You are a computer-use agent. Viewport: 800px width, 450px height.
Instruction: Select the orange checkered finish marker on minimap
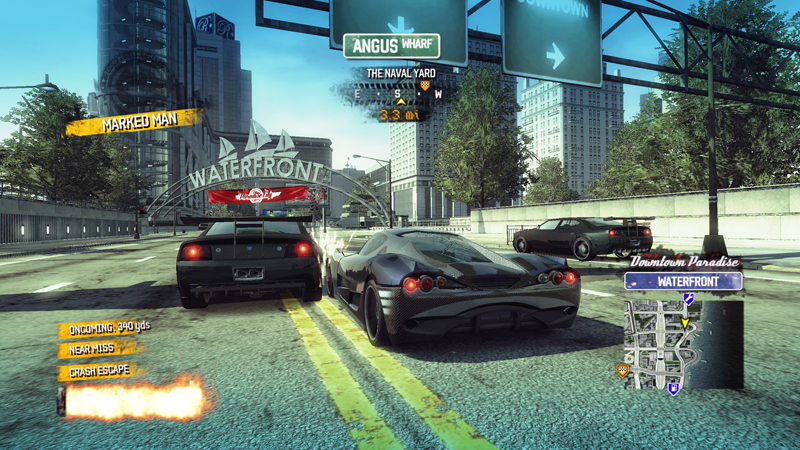[623, 370]
